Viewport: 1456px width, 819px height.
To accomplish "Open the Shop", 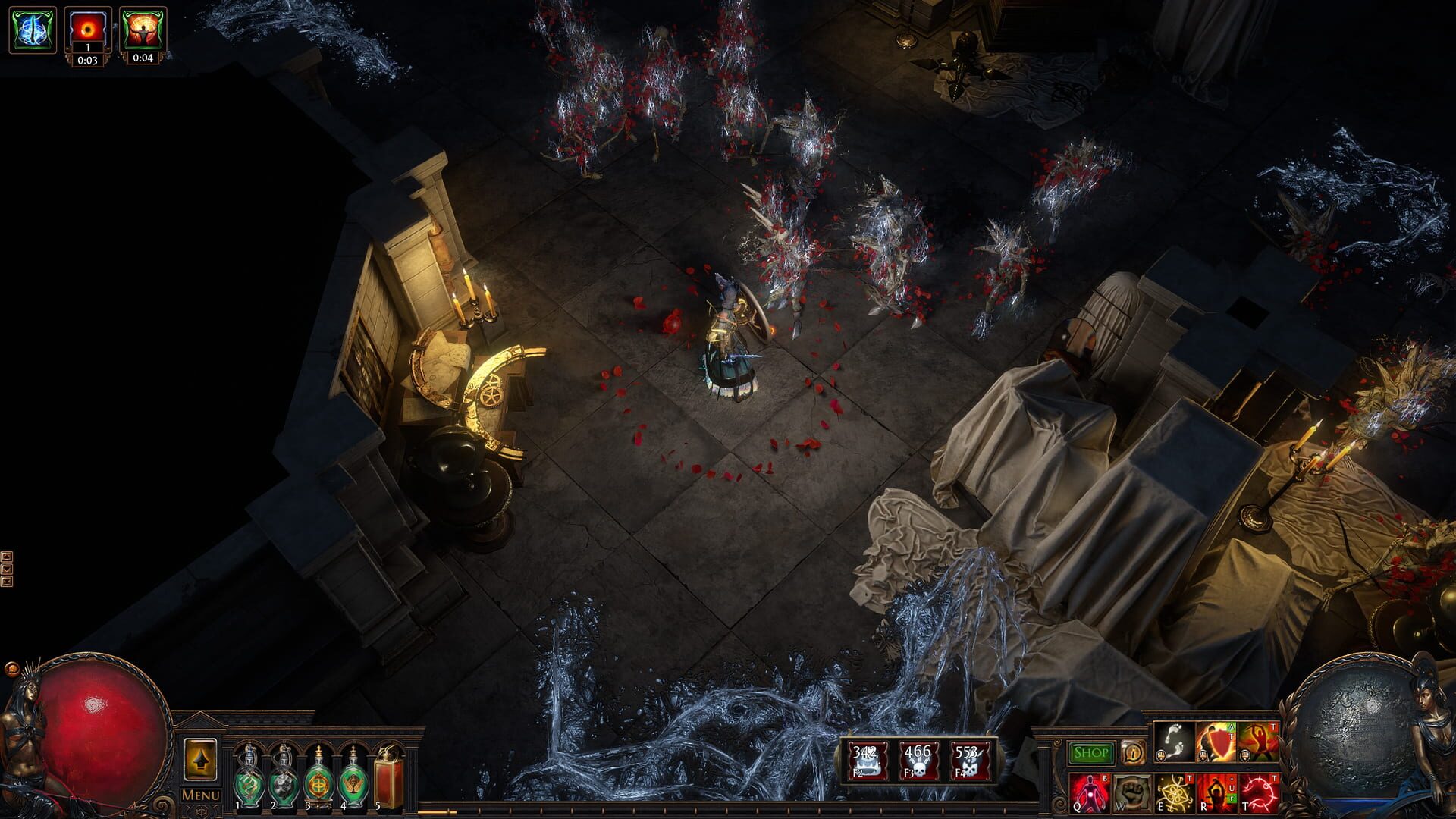I will (1091, 752).
